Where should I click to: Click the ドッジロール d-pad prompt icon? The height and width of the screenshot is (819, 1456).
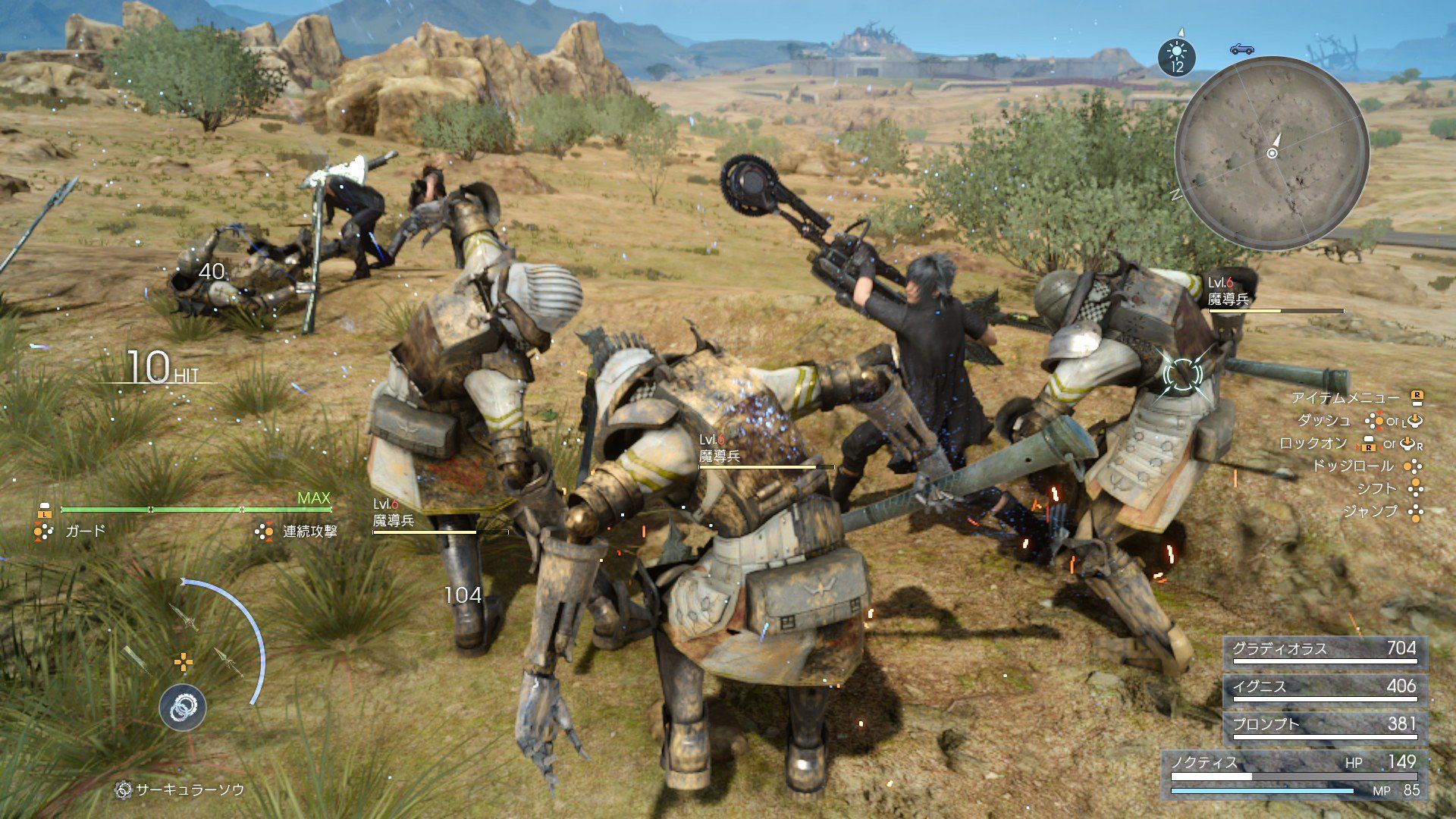1414,467
